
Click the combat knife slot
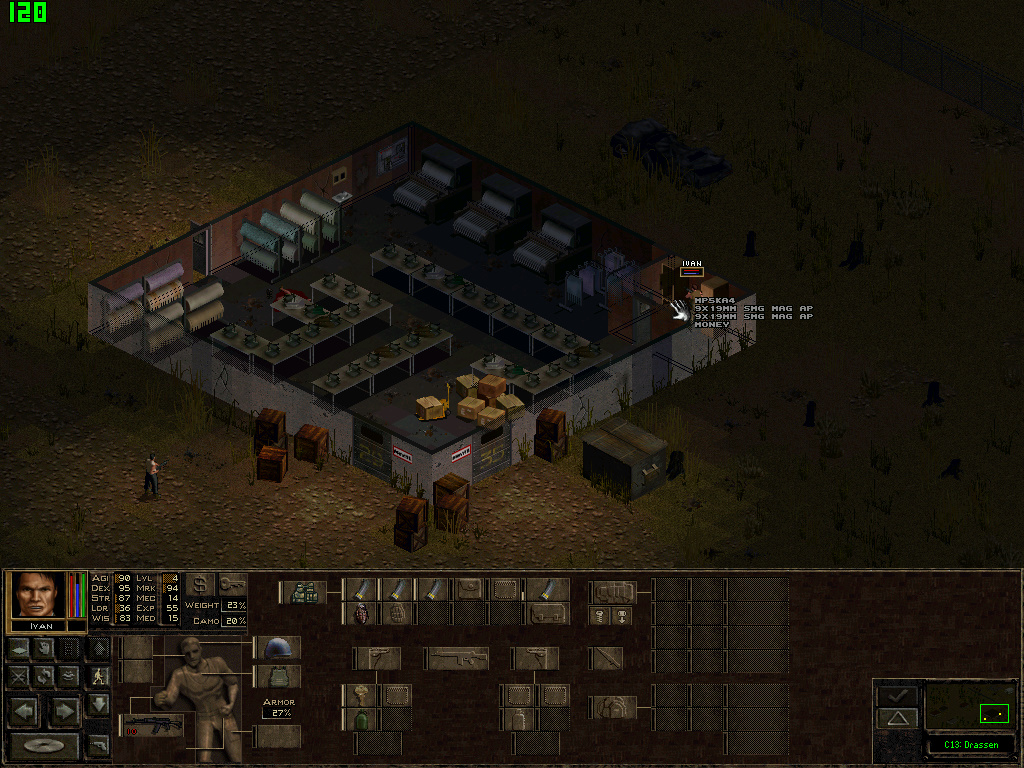pyautogui.click(x=605, y=658)
